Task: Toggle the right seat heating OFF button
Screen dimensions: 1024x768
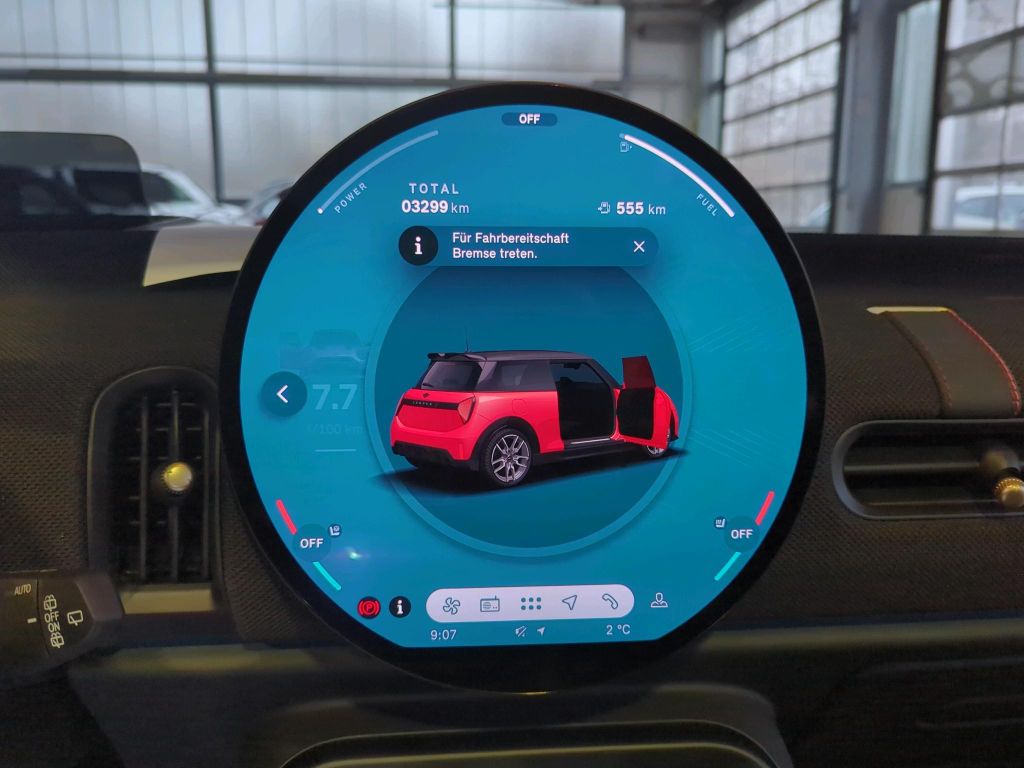Action: tap(740, 534)
